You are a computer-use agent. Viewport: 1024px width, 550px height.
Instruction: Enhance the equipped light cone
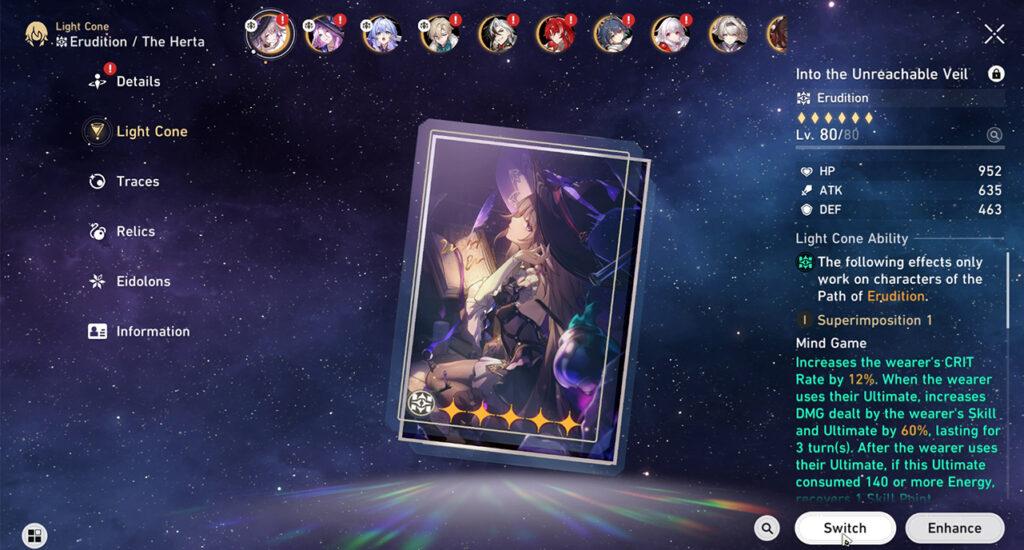click(954, 528)
